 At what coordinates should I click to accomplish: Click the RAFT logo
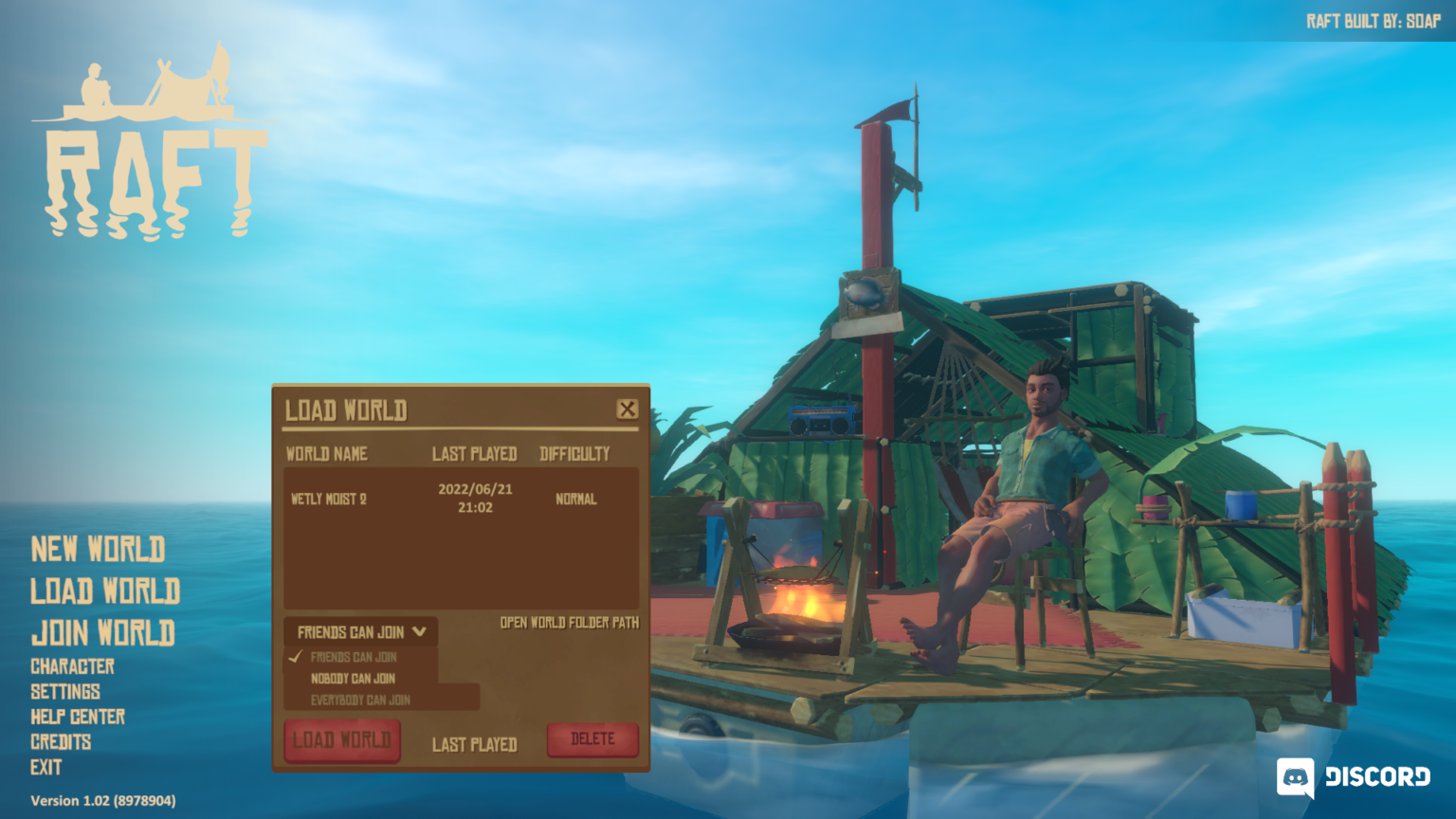click(x=155, y=142)
